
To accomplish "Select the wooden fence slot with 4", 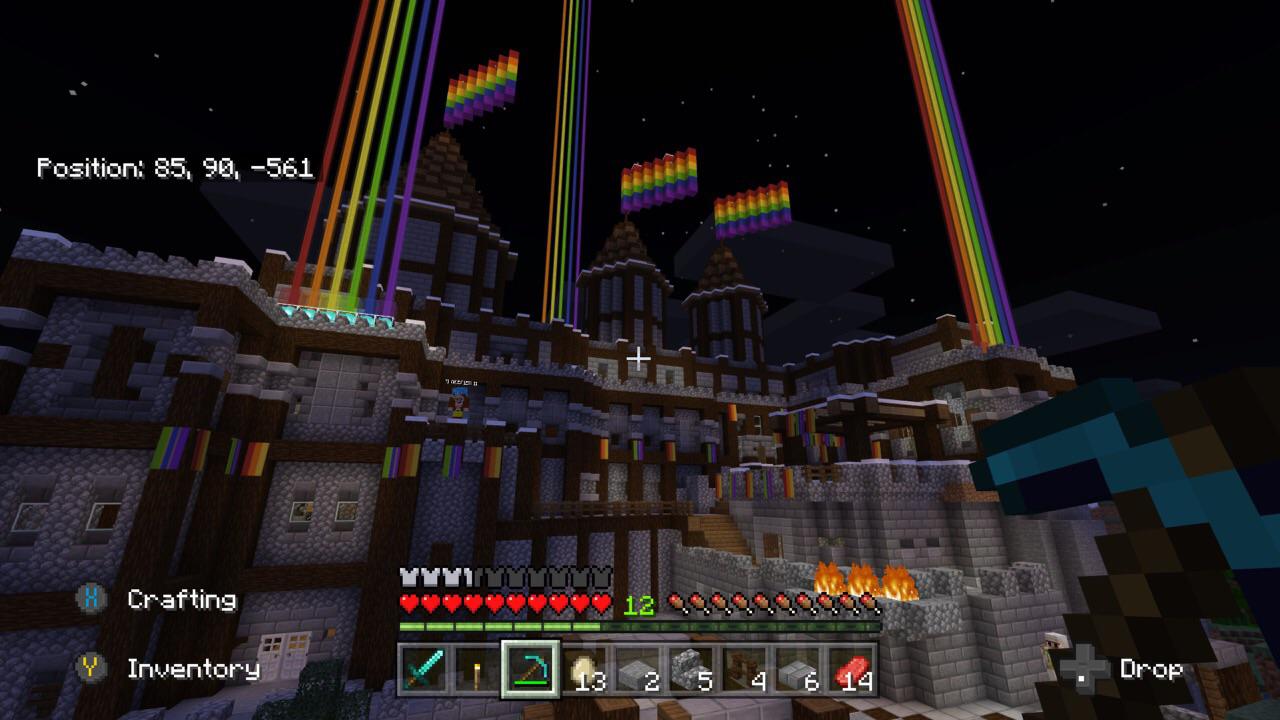I will (x=745, y=668).
